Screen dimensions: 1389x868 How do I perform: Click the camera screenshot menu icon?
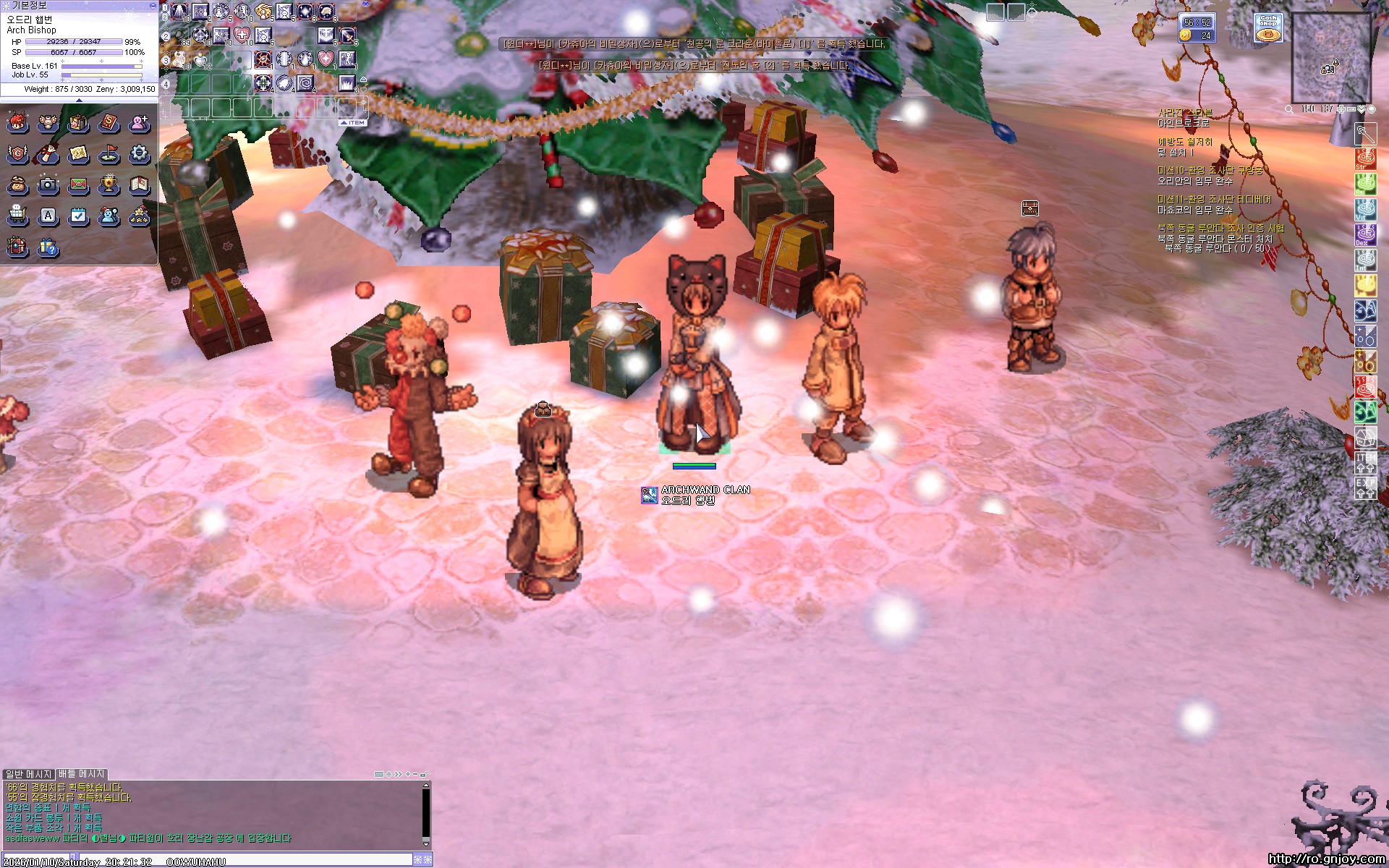click(48, 185)
